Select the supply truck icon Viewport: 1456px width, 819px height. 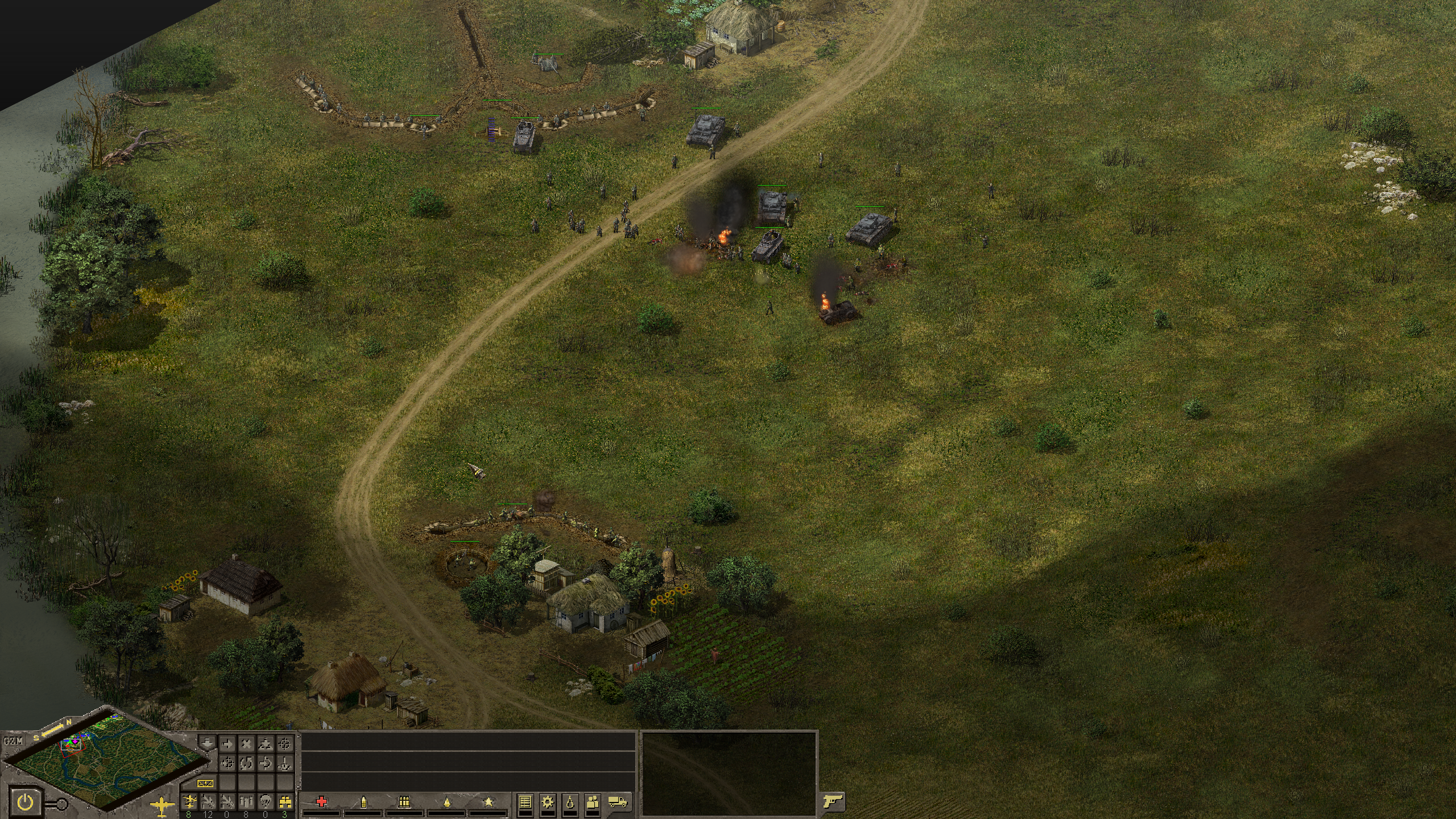(x=618, y=802)
